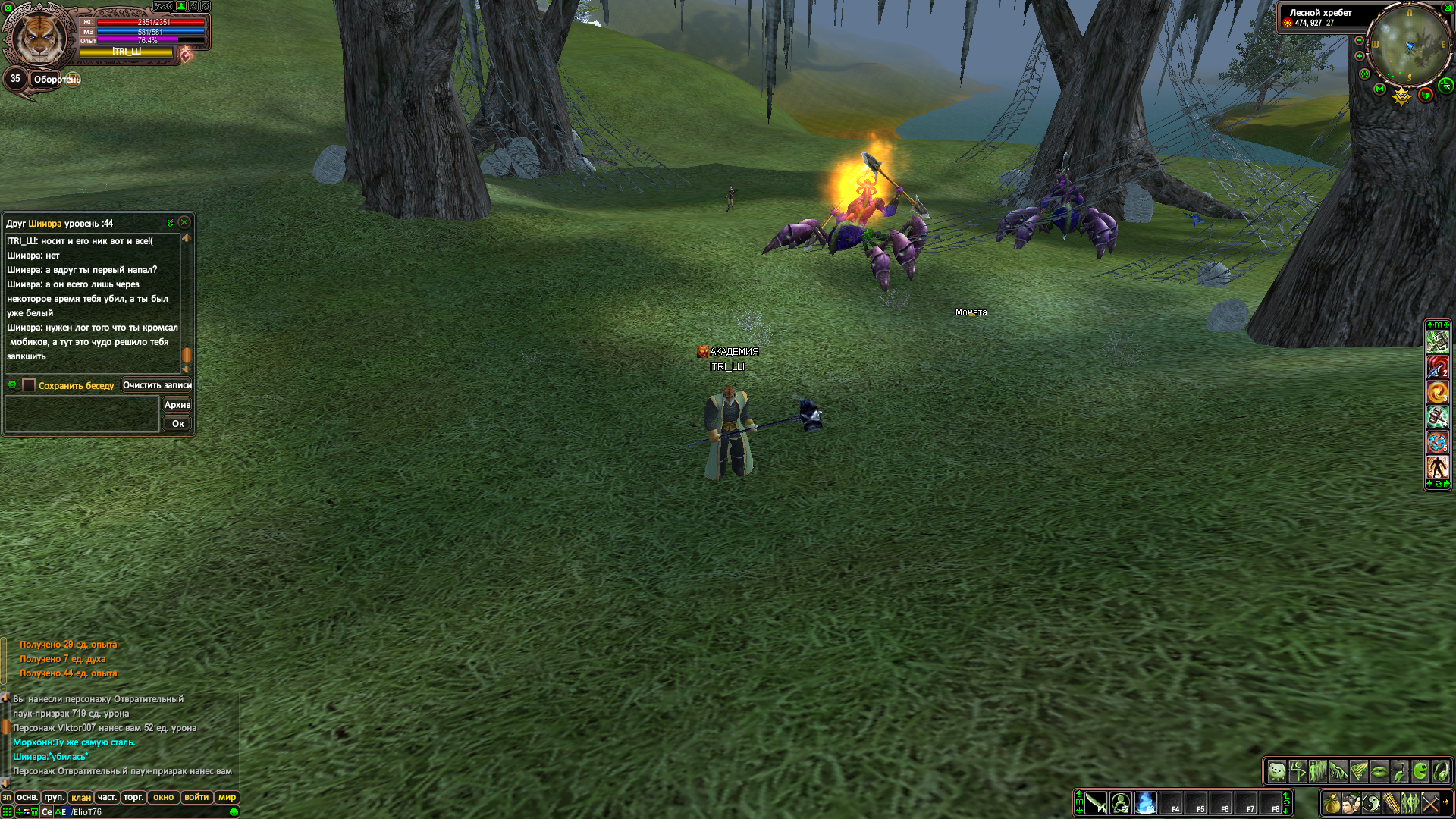Click the tiger character portrait
The image size is (1456, 819).
pyautogui.click(x=38, y=36)
